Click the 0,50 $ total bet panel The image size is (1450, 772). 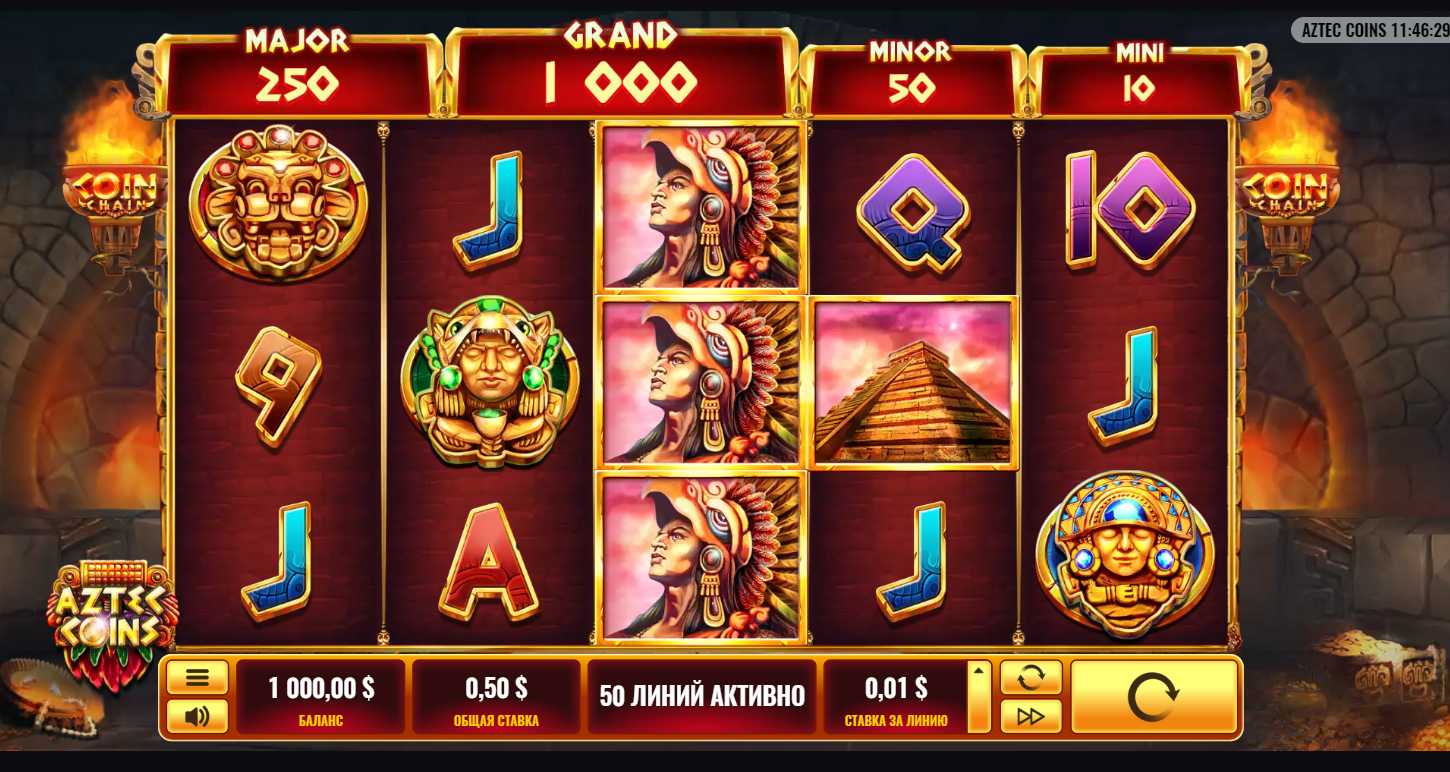coord(496,696)
